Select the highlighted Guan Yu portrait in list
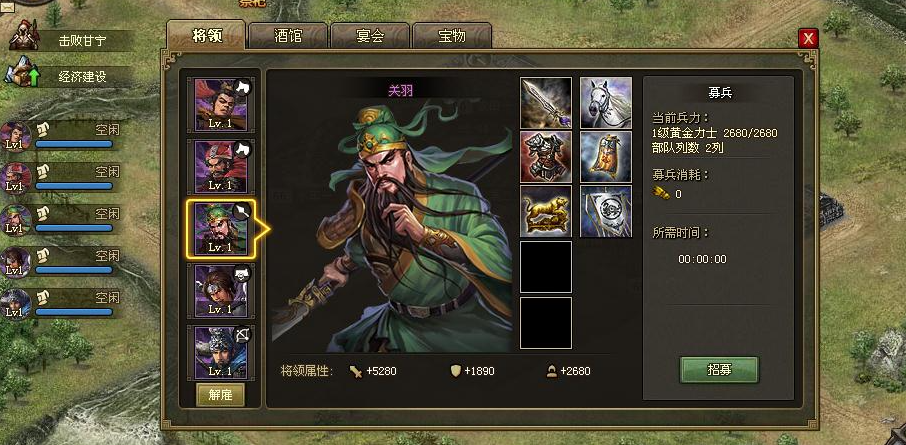Screen dimensions: 906x445 tap(220, 229)
